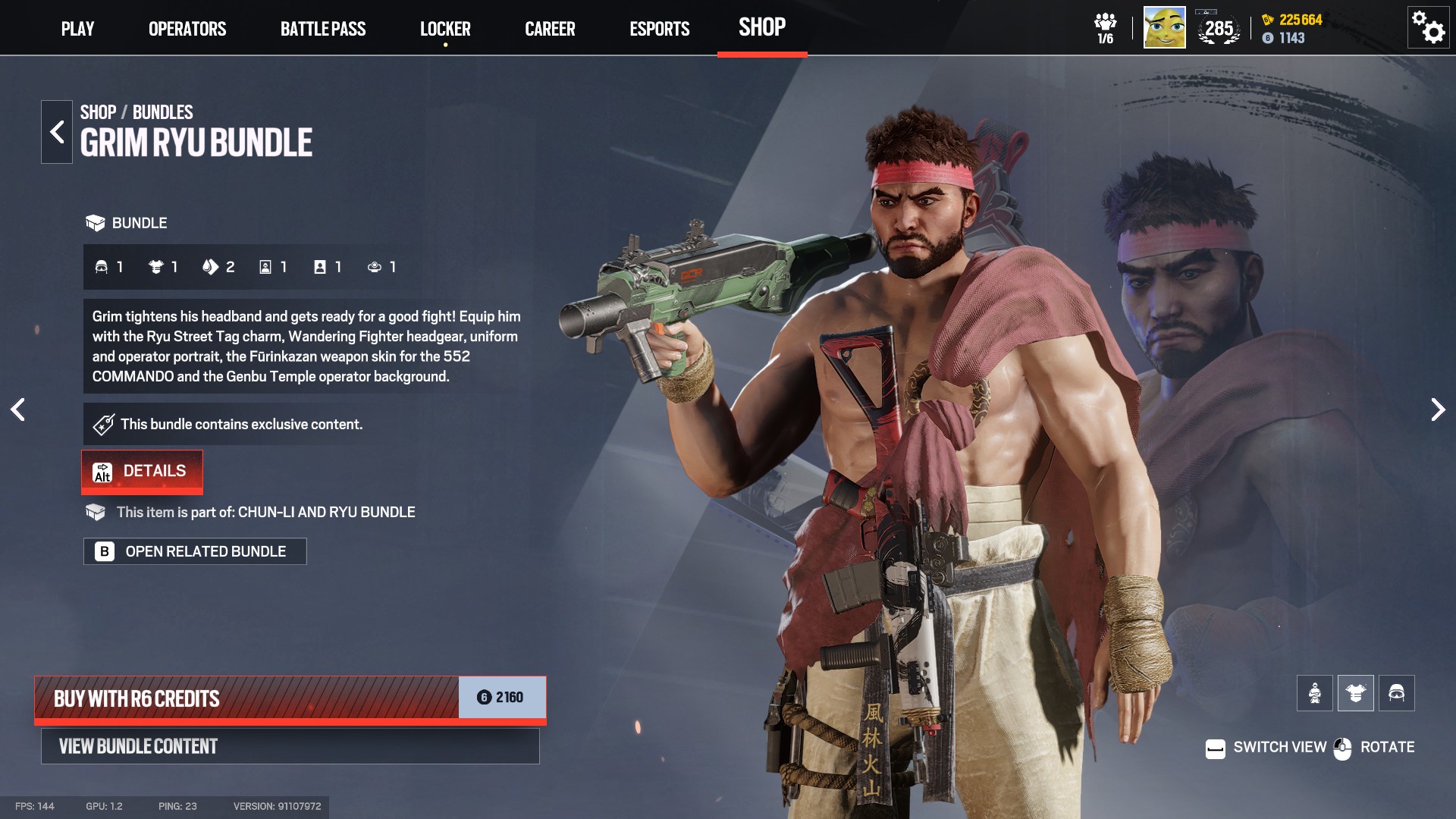Open the Play tab
This screenshot has width=1456, height=819.
pos(77,29)
